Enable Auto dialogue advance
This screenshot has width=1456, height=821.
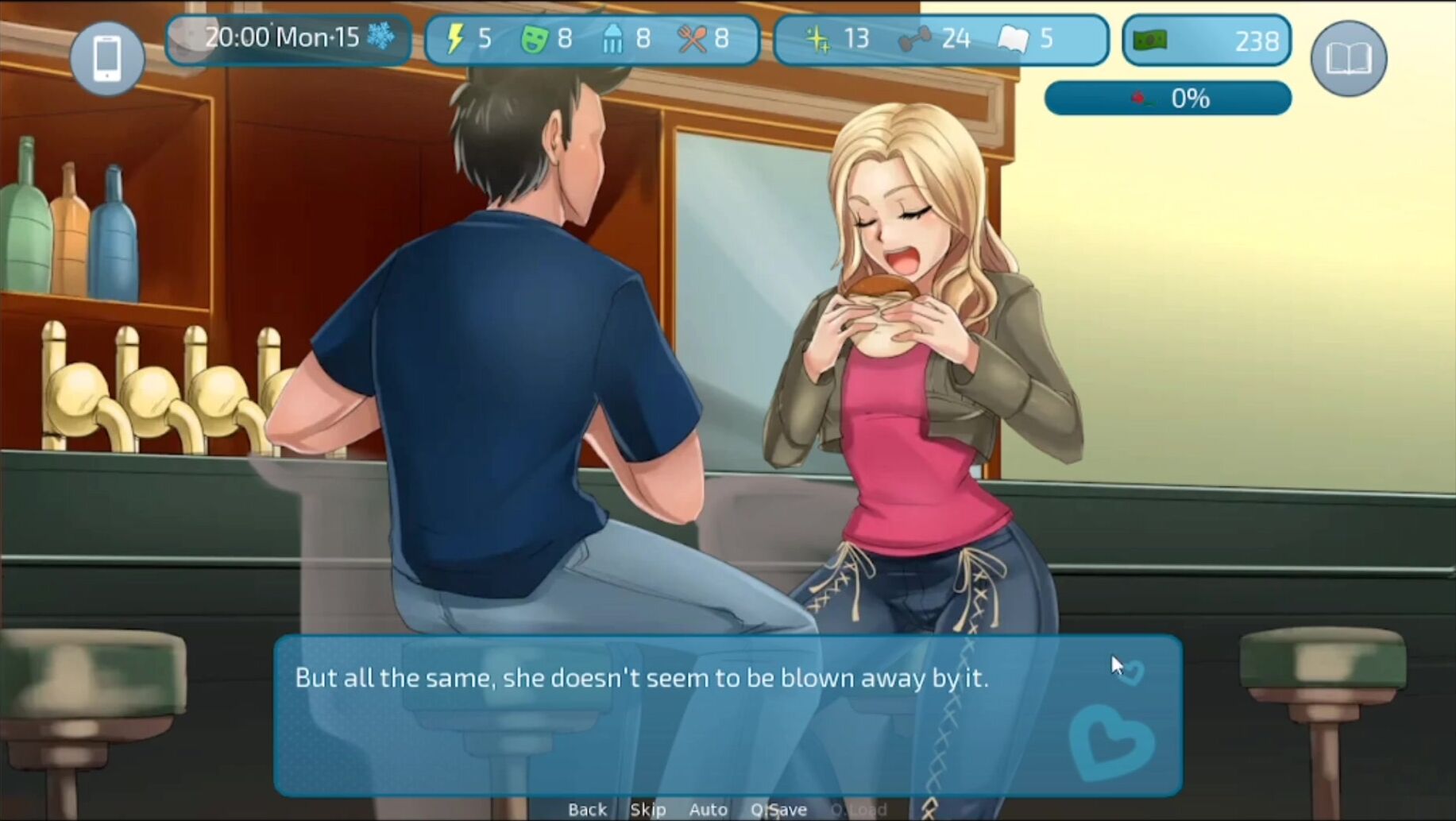(x=708, y=809)
